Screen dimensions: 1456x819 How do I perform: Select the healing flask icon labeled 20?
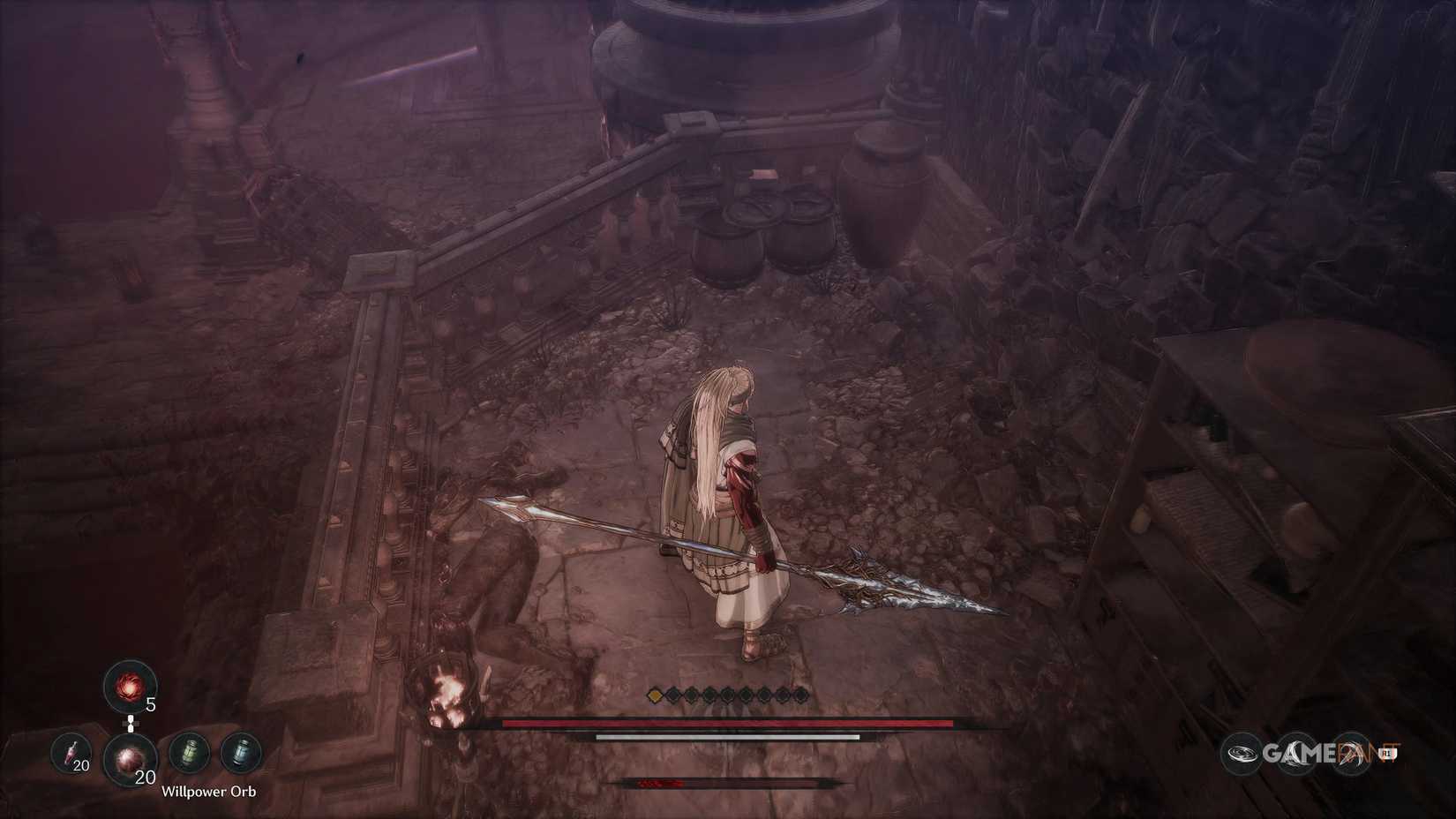[x=71, y=753]
